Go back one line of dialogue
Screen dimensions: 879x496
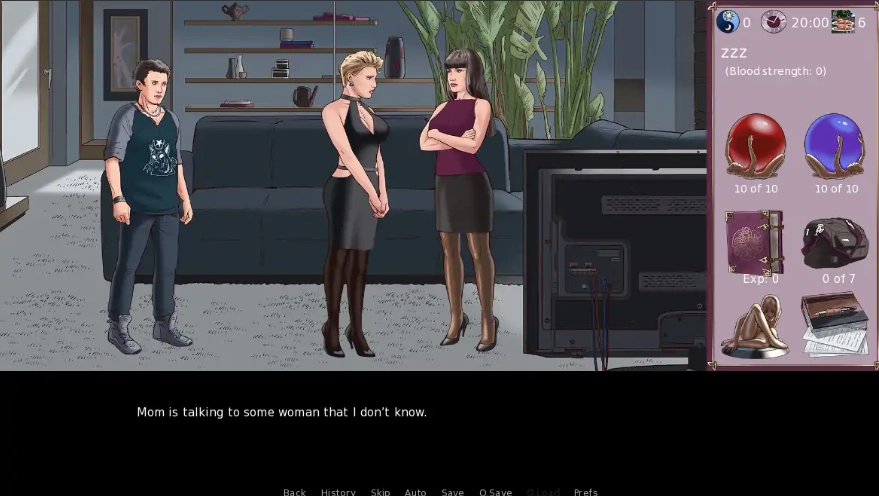point(294,491)
